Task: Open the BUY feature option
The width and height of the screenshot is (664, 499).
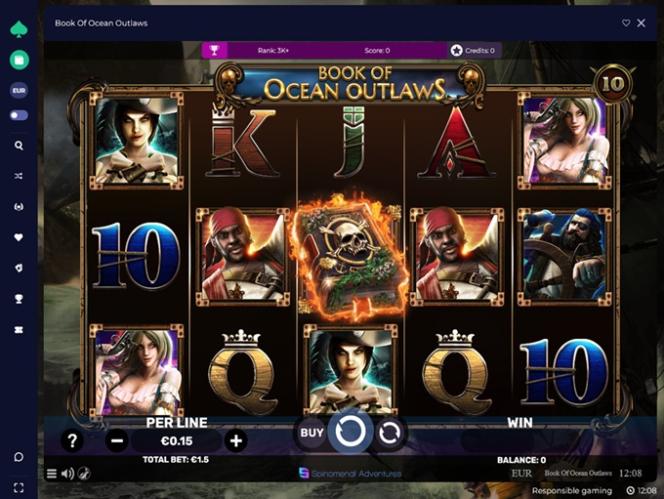Action: (x=312, y=433)
